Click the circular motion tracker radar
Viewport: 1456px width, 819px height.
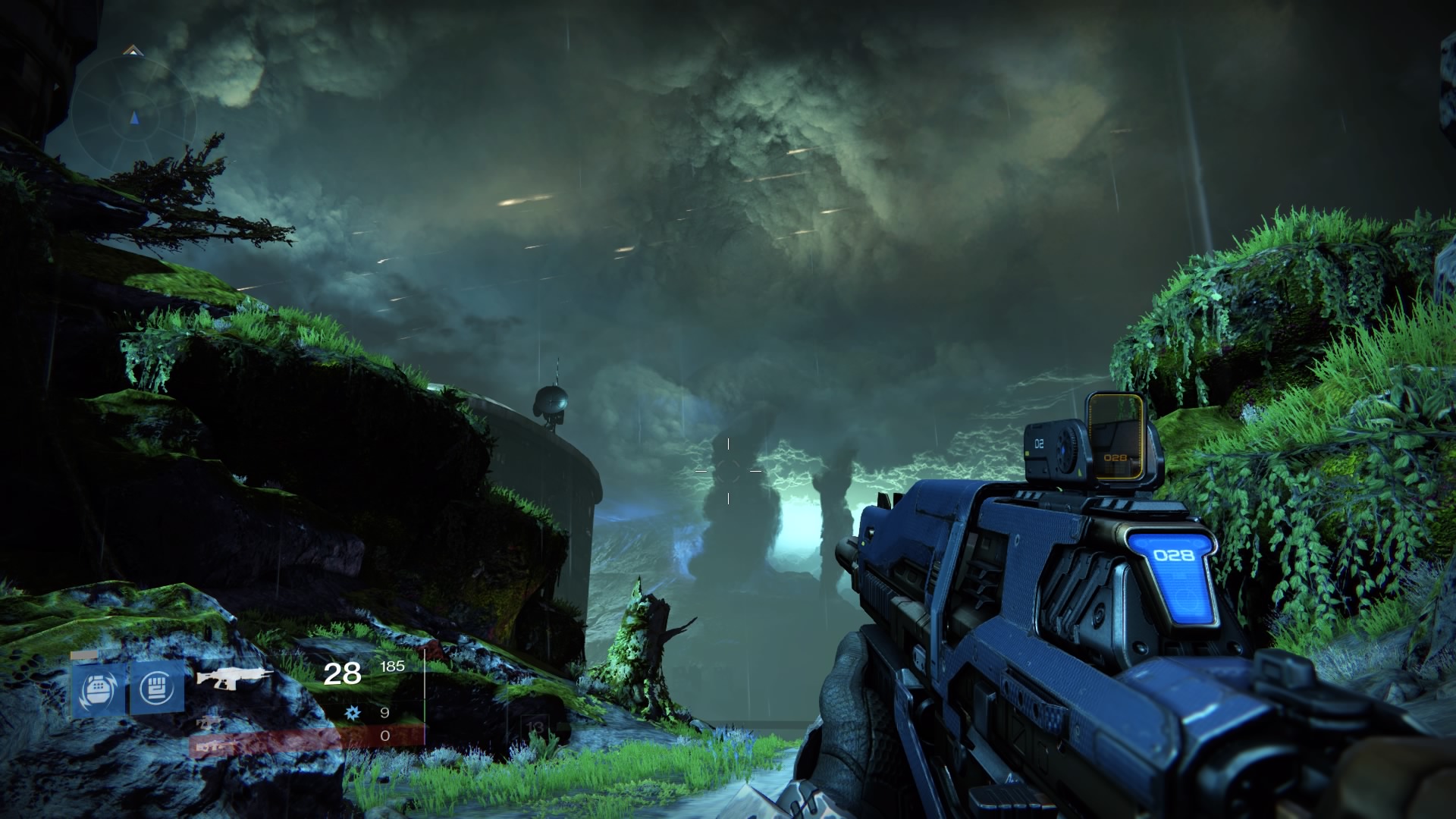click(x=134, y=118)
